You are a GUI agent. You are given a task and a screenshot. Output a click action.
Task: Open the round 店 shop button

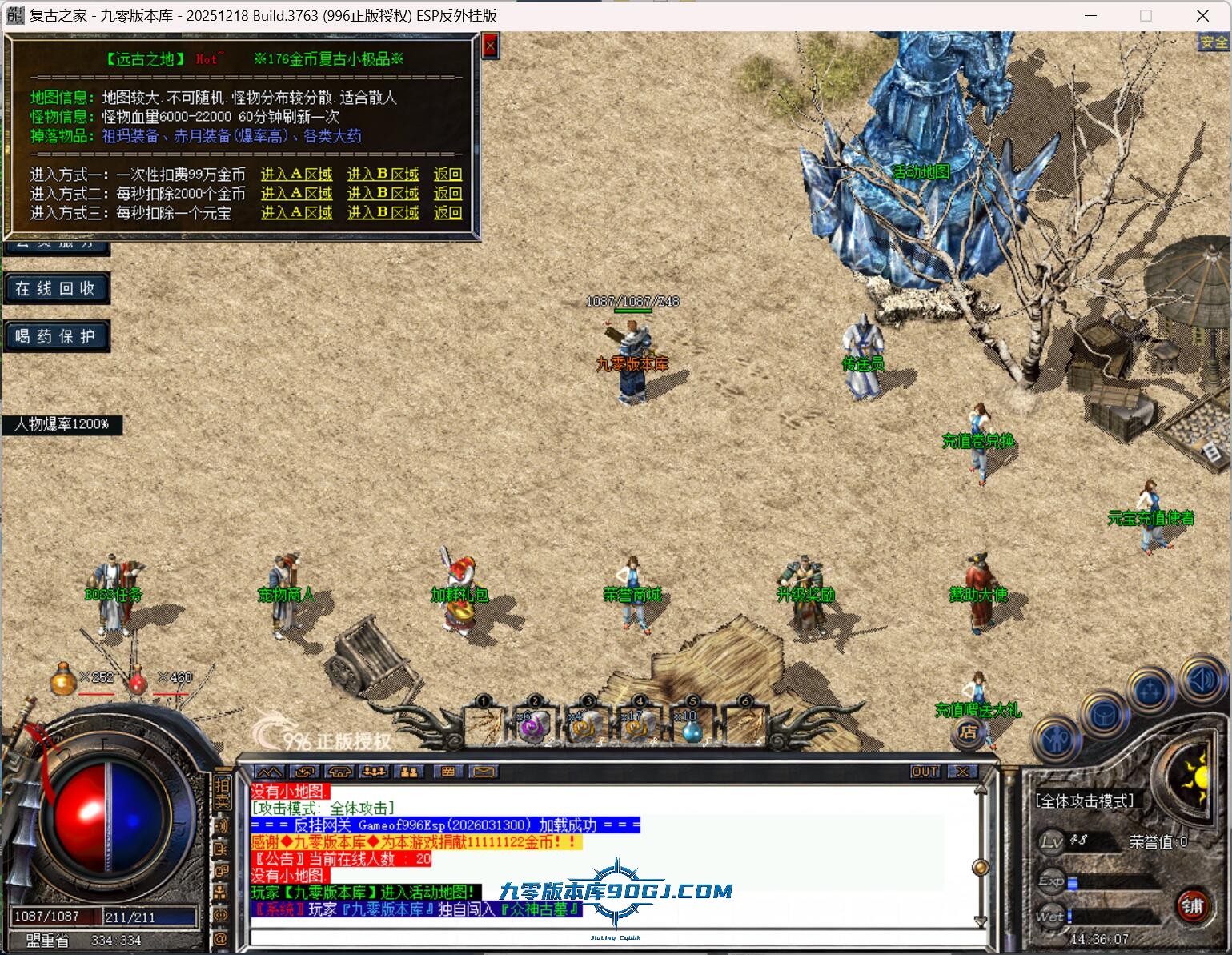click(968, 732)
